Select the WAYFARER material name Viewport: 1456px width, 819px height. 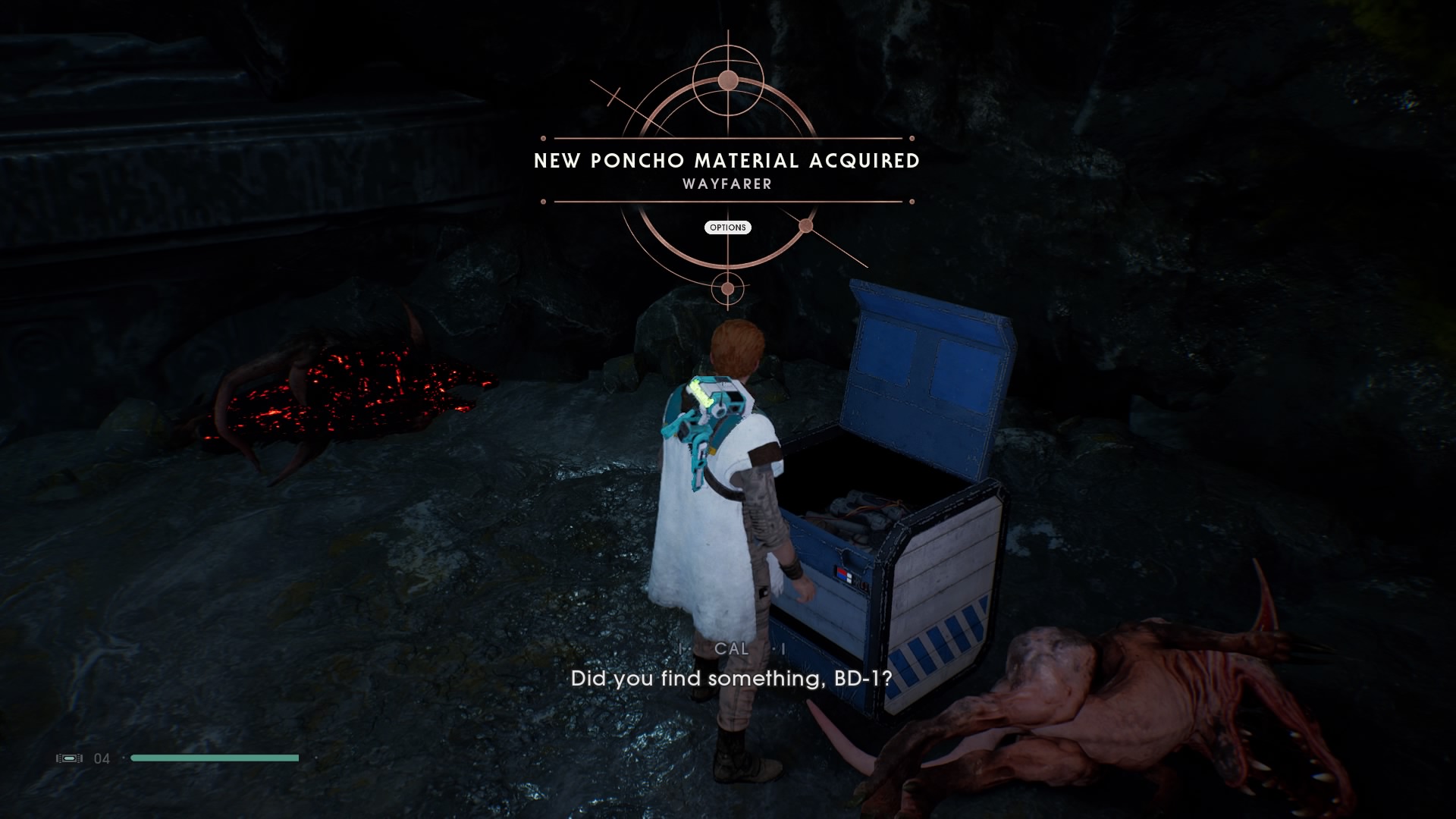coord(726,183)
